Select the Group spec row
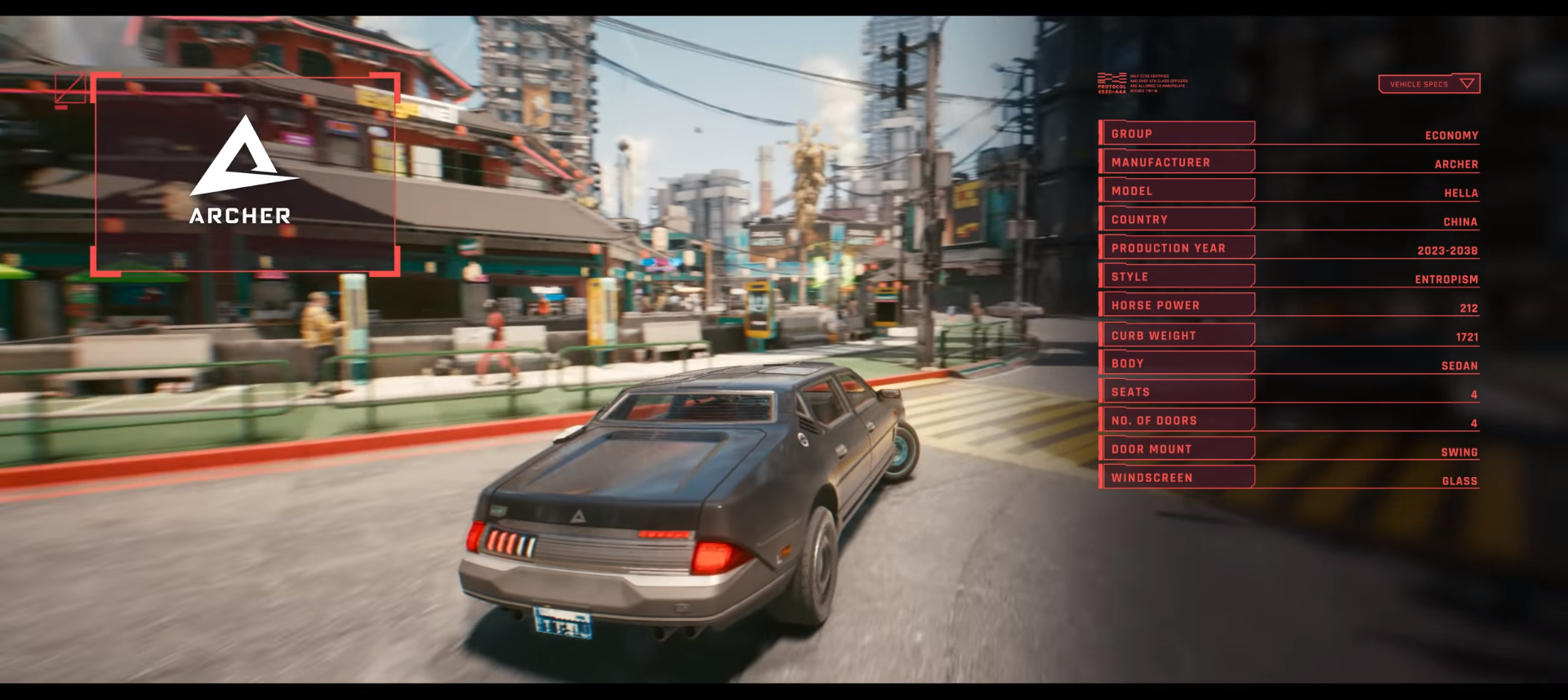The image size is (1568, 700). tap(1177, 133)
